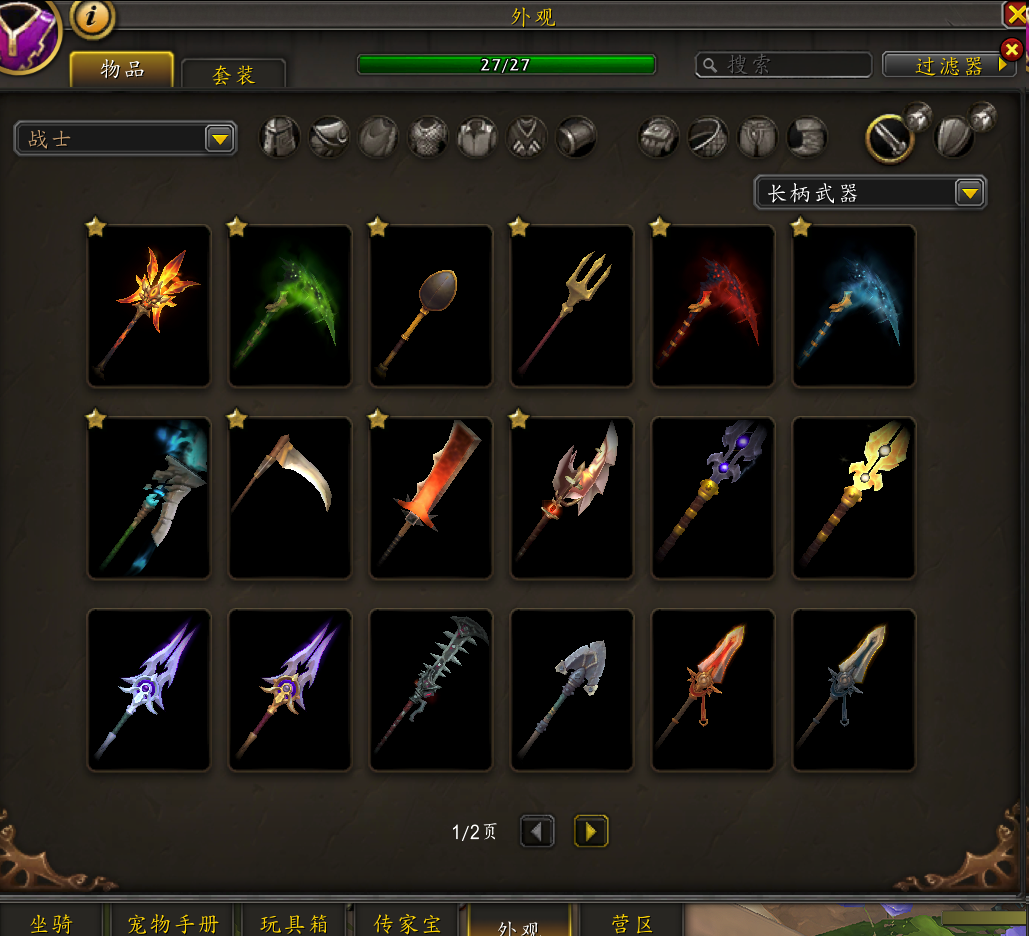The width and height of the screenshot is (1029, 936).
Task: Select the green glowing scythe appearance
Action: pyautogui.click(x=290, y=306)
